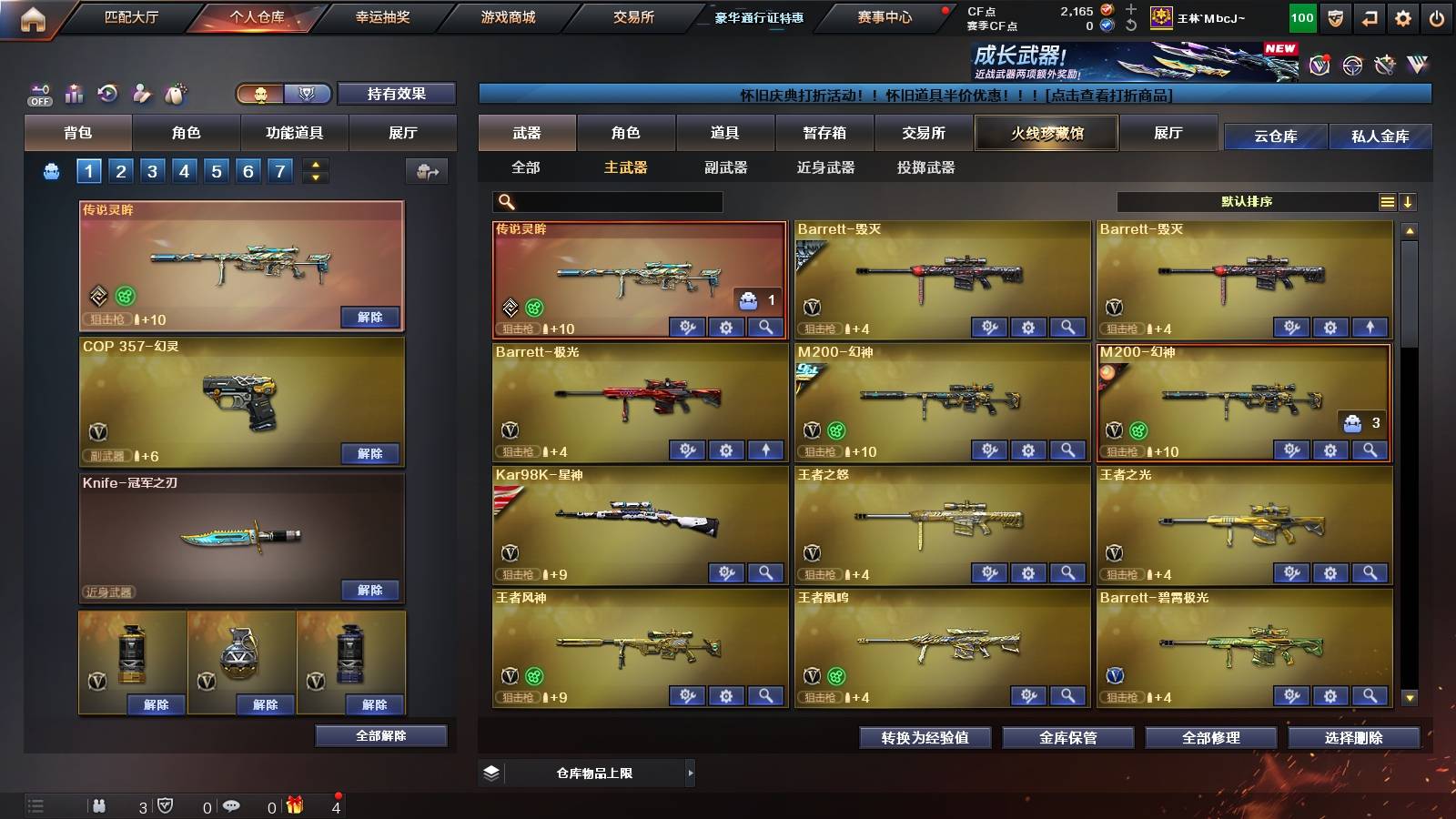Click the friends icon showing 3 in bottom bar
1456x819 pixels.
coord(100,804)
